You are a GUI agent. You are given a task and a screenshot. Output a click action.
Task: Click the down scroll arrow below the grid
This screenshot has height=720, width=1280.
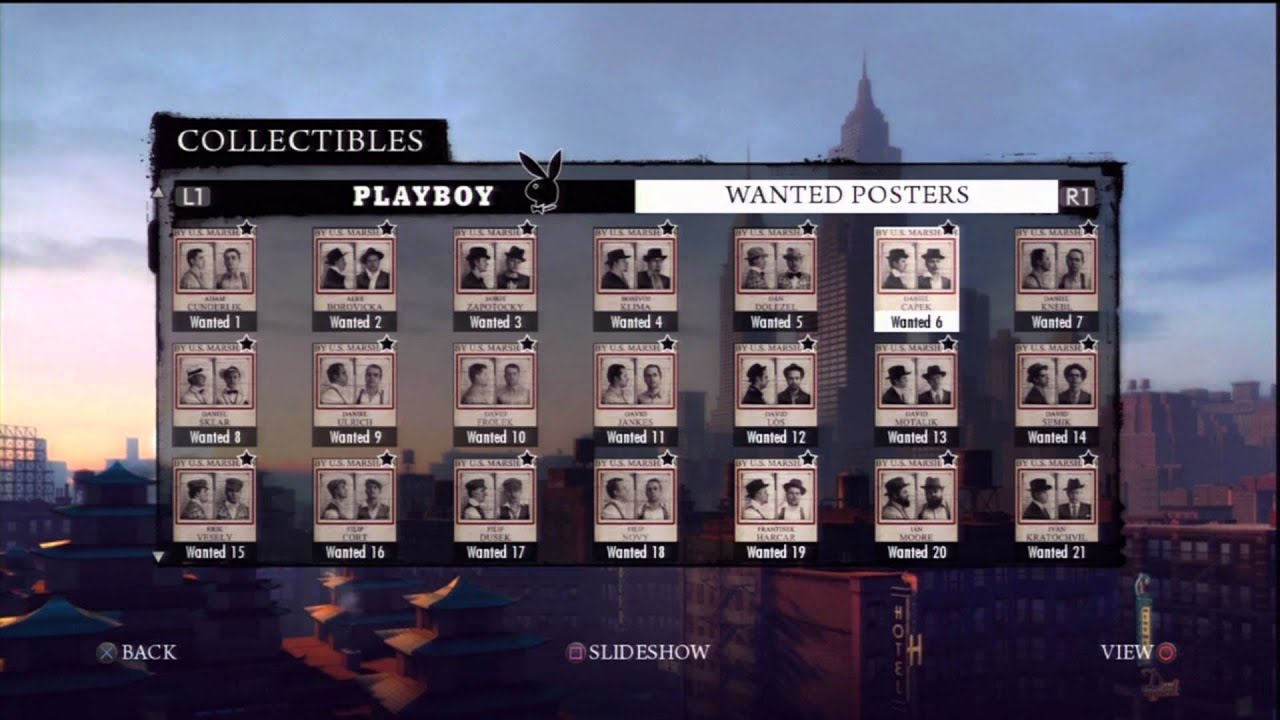(157, 556)
